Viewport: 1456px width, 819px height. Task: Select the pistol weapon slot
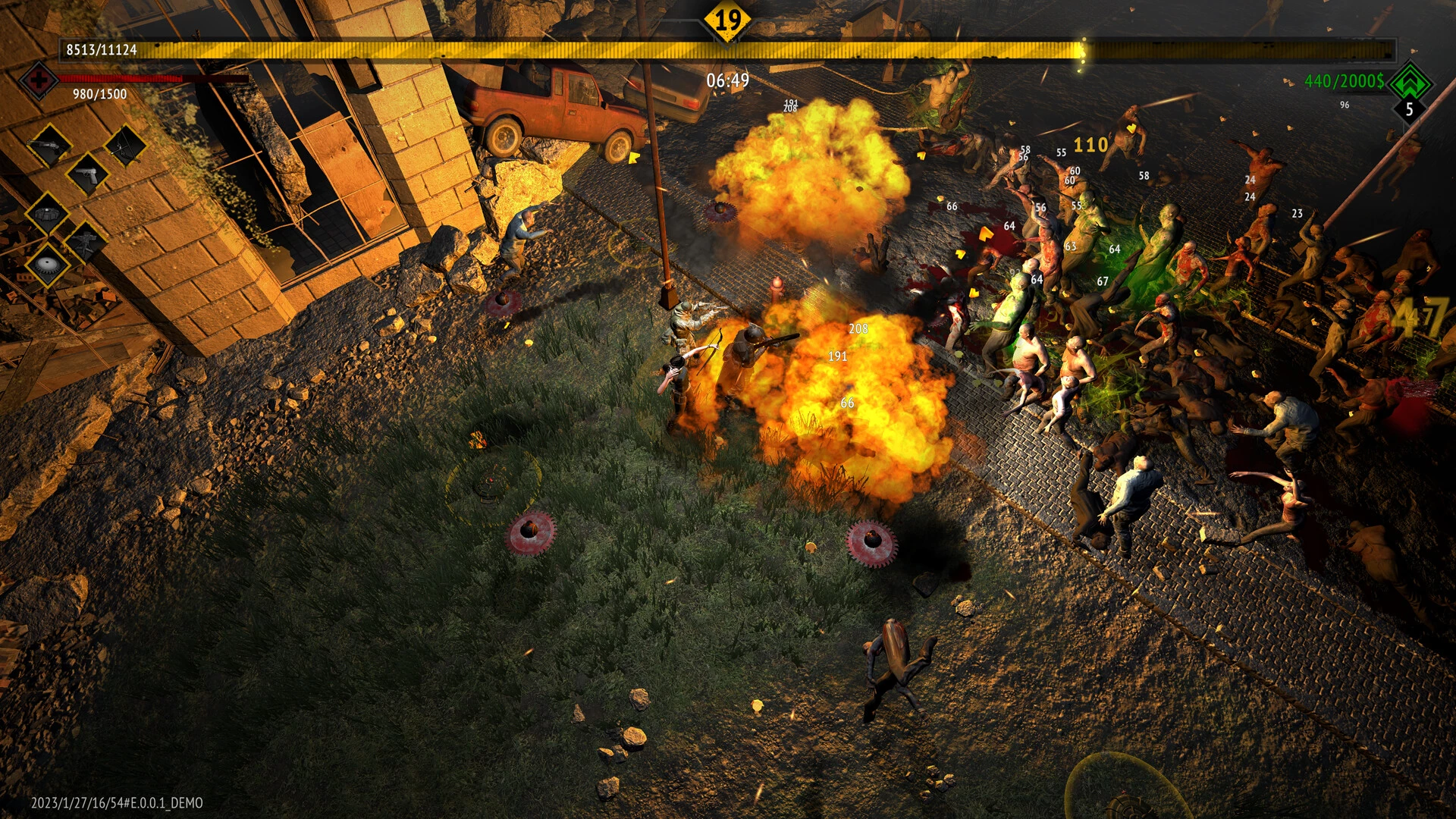tap(87, 174)
